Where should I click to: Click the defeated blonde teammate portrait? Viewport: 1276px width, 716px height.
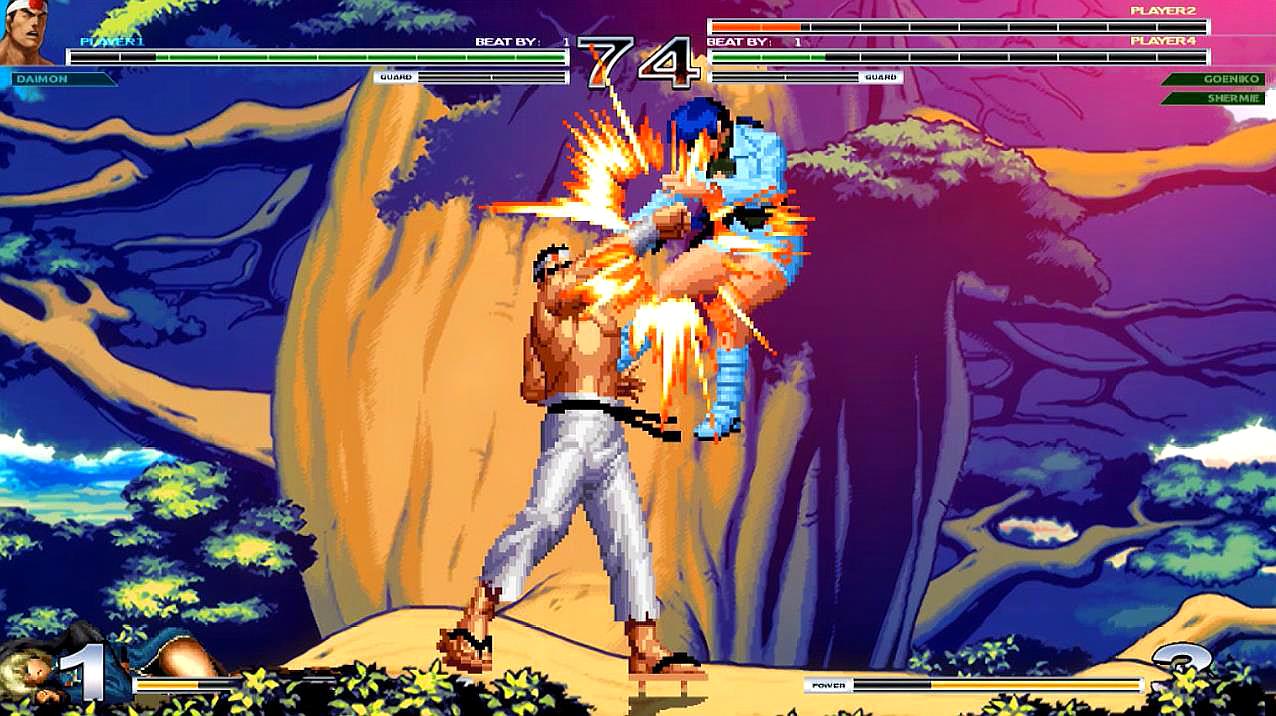point(30,667)
